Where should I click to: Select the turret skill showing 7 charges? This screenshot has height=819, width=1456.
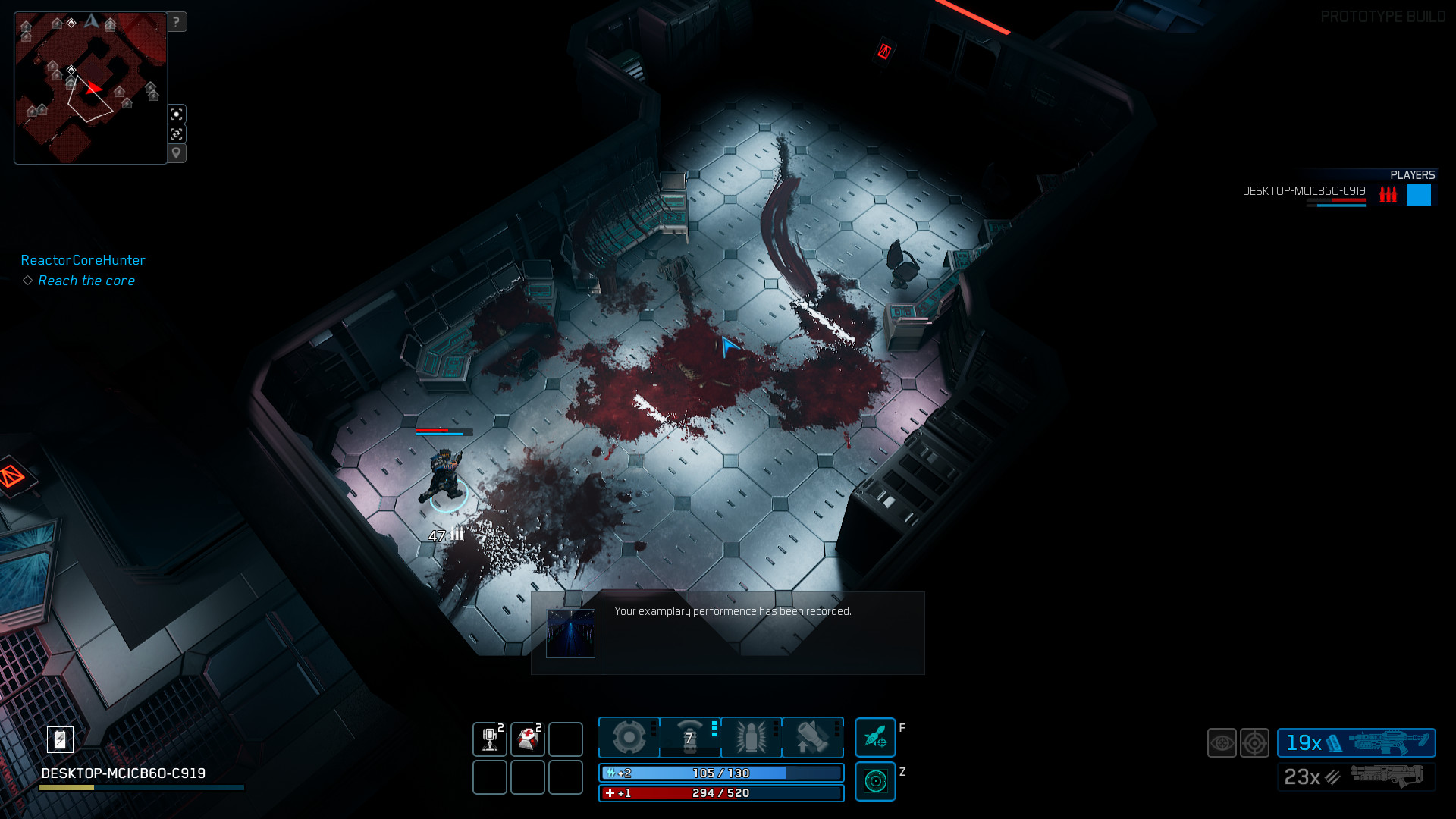(689, 737)
